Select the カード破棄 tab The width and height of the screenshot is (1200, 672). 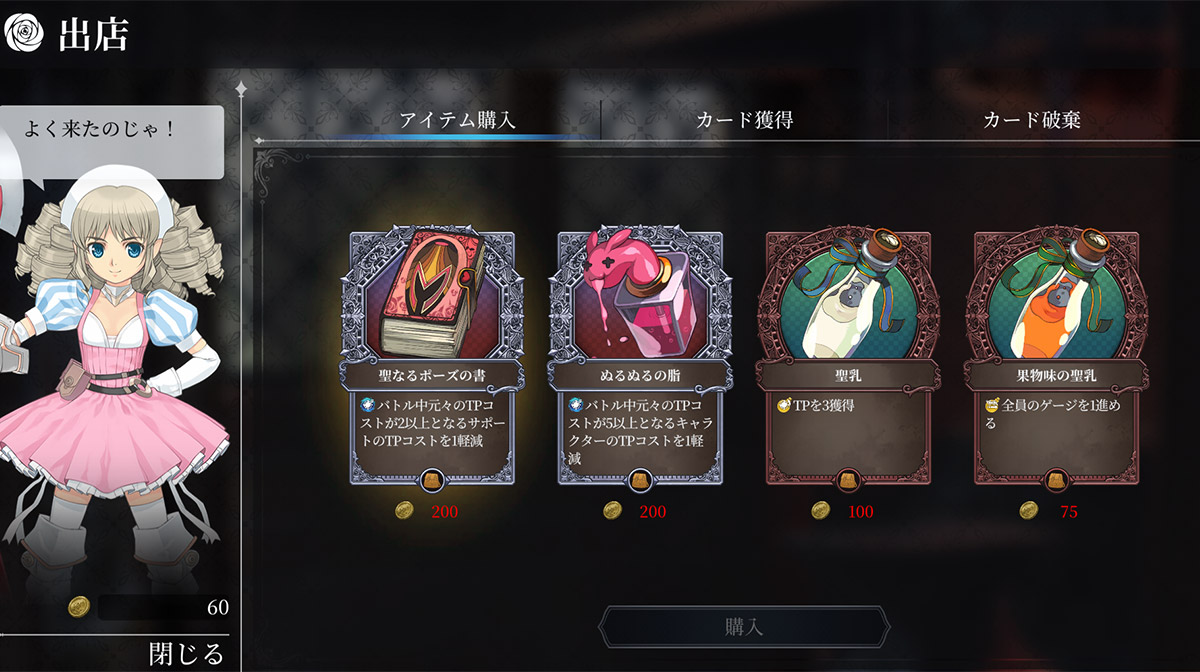click(x=1031, y=120)
